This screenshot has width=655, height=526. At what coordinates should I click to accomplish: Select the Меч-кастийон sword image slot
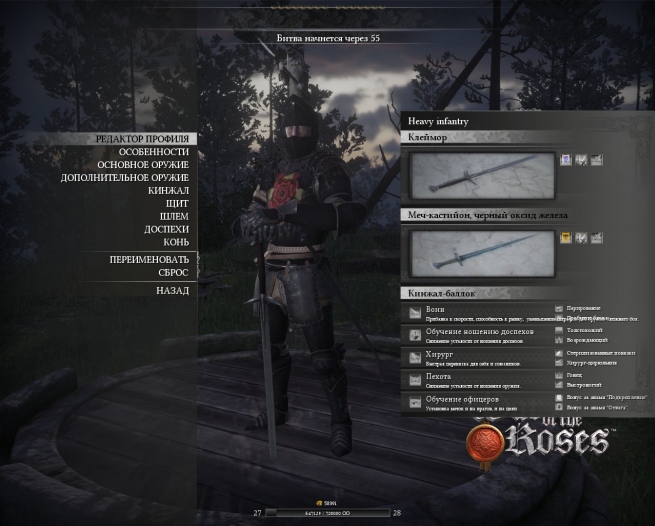click(481, 252)
